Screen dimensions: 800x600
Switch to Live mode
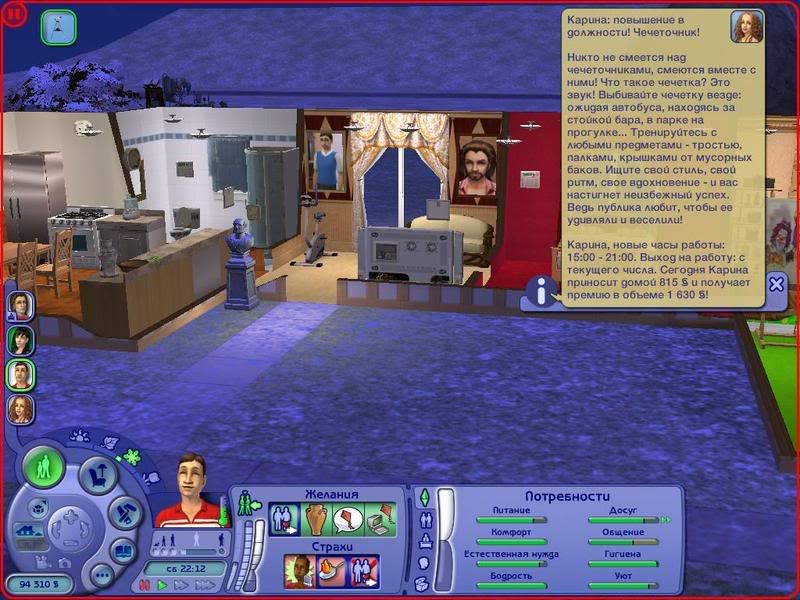(45, 468)
